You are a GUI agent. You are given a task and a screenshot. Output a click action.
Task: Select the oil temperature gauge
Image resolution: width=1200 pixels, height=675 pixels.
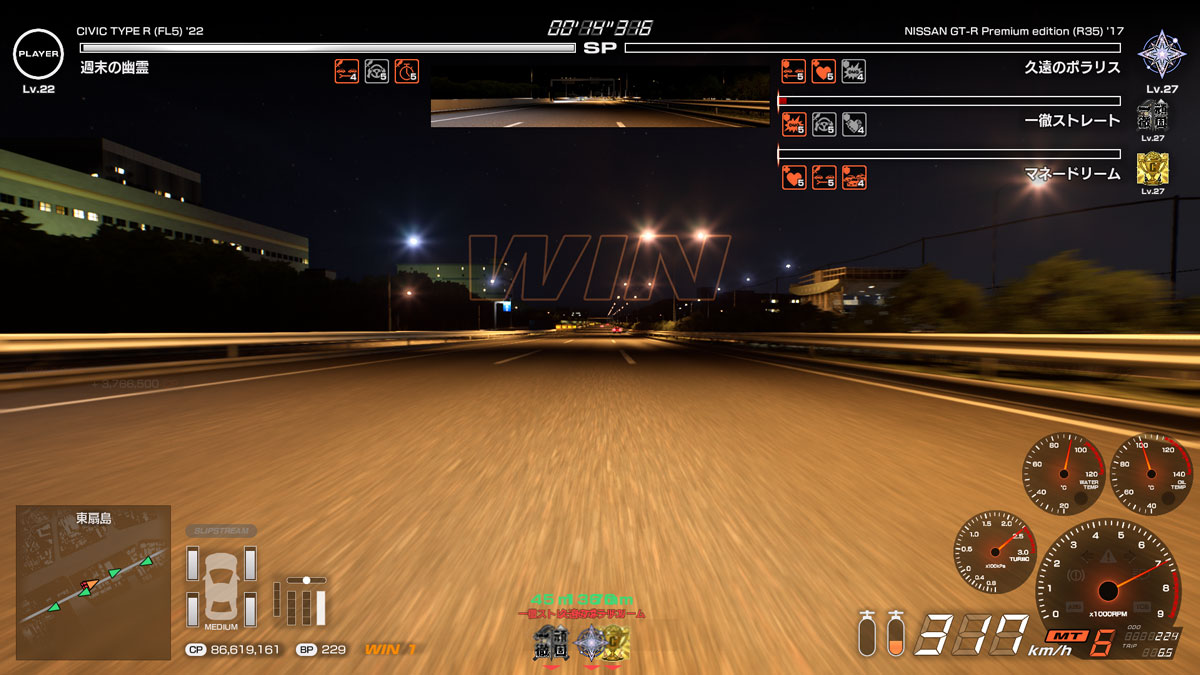pyautogui.click(x=1151, y=472)
